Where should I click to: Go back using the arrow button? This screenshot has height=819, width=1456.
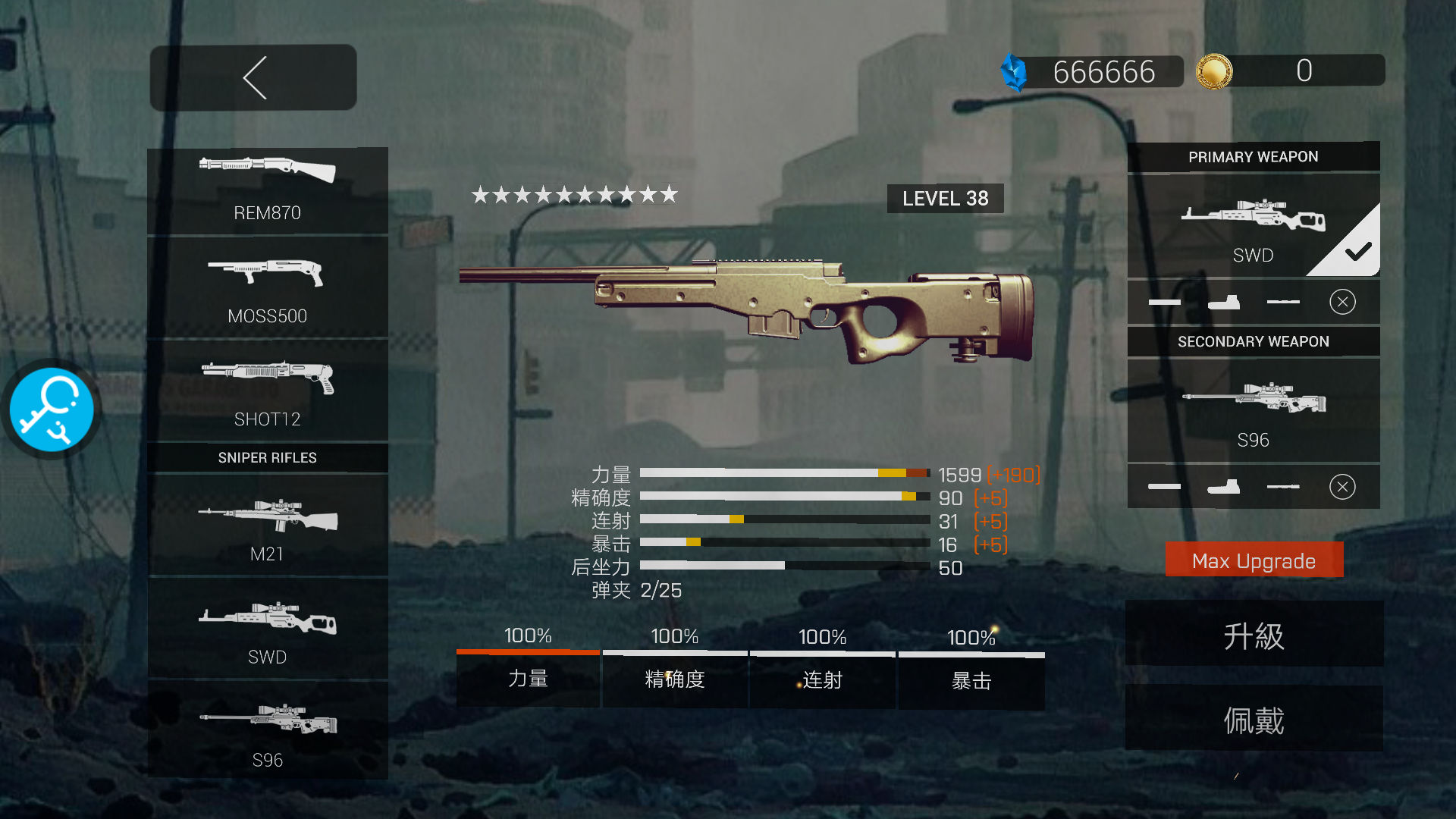[253, 77]
